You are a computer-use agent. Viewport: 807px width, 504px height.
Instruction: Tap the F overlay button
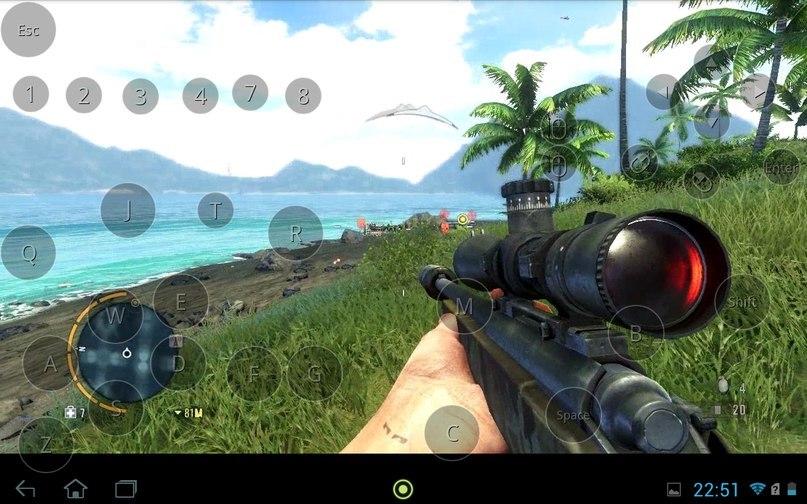[x=254, y=374]
